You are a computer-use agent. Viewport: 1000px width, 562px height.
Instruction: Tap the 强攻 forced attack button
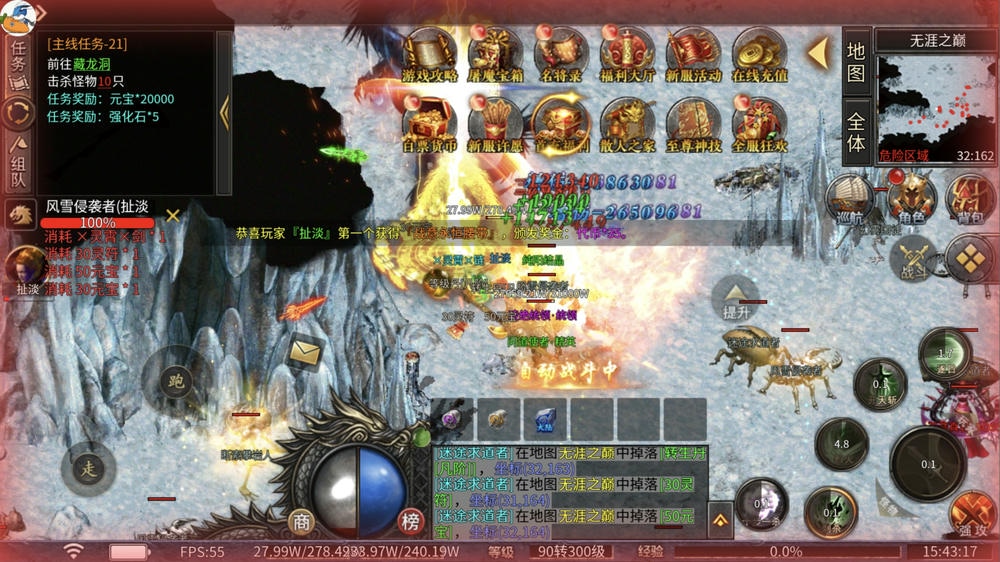click(972, 513)
